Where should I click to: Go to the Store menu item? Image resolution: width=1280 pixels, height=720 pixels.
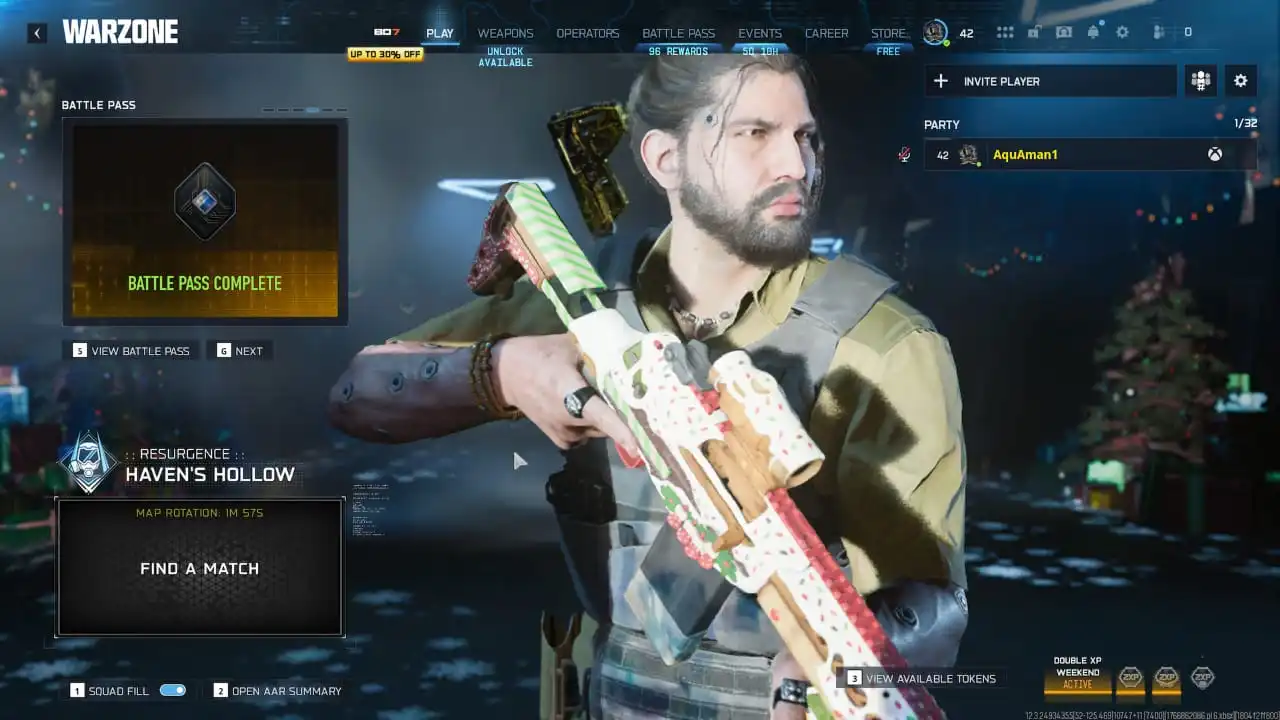pos(888,32)
